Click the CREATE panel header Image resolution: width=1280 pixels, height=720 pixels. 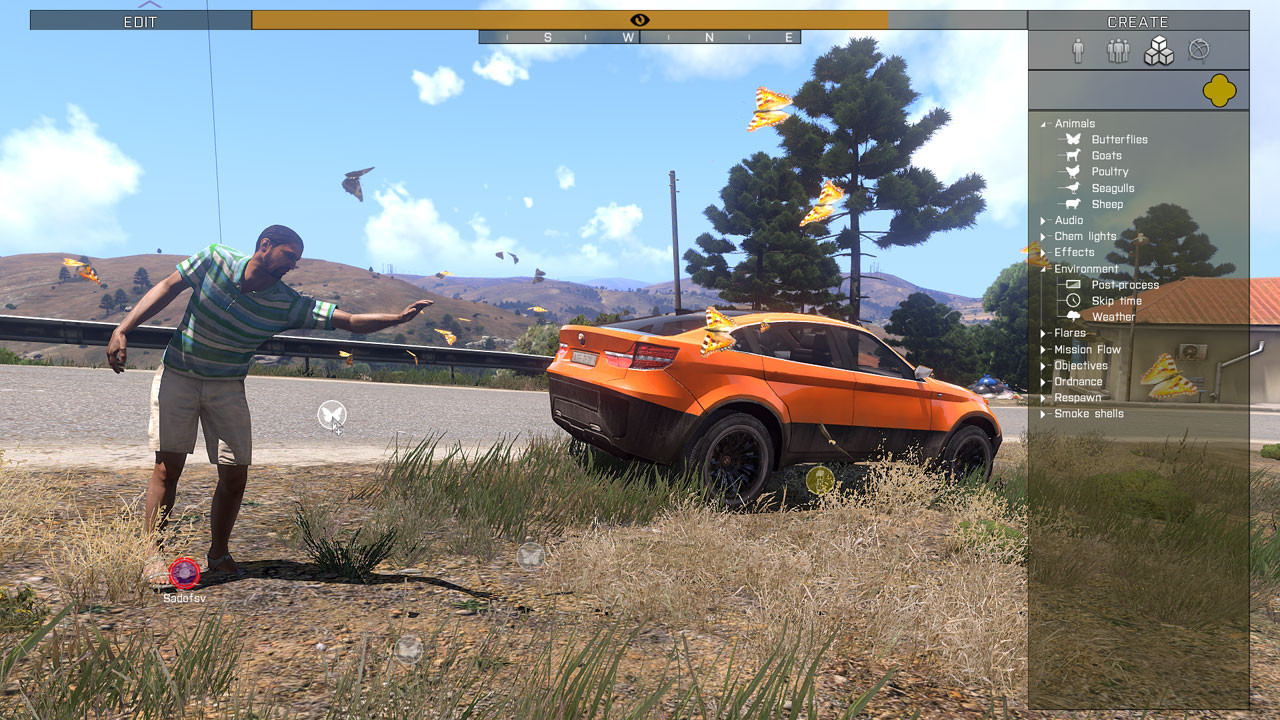pos(1138,21)
